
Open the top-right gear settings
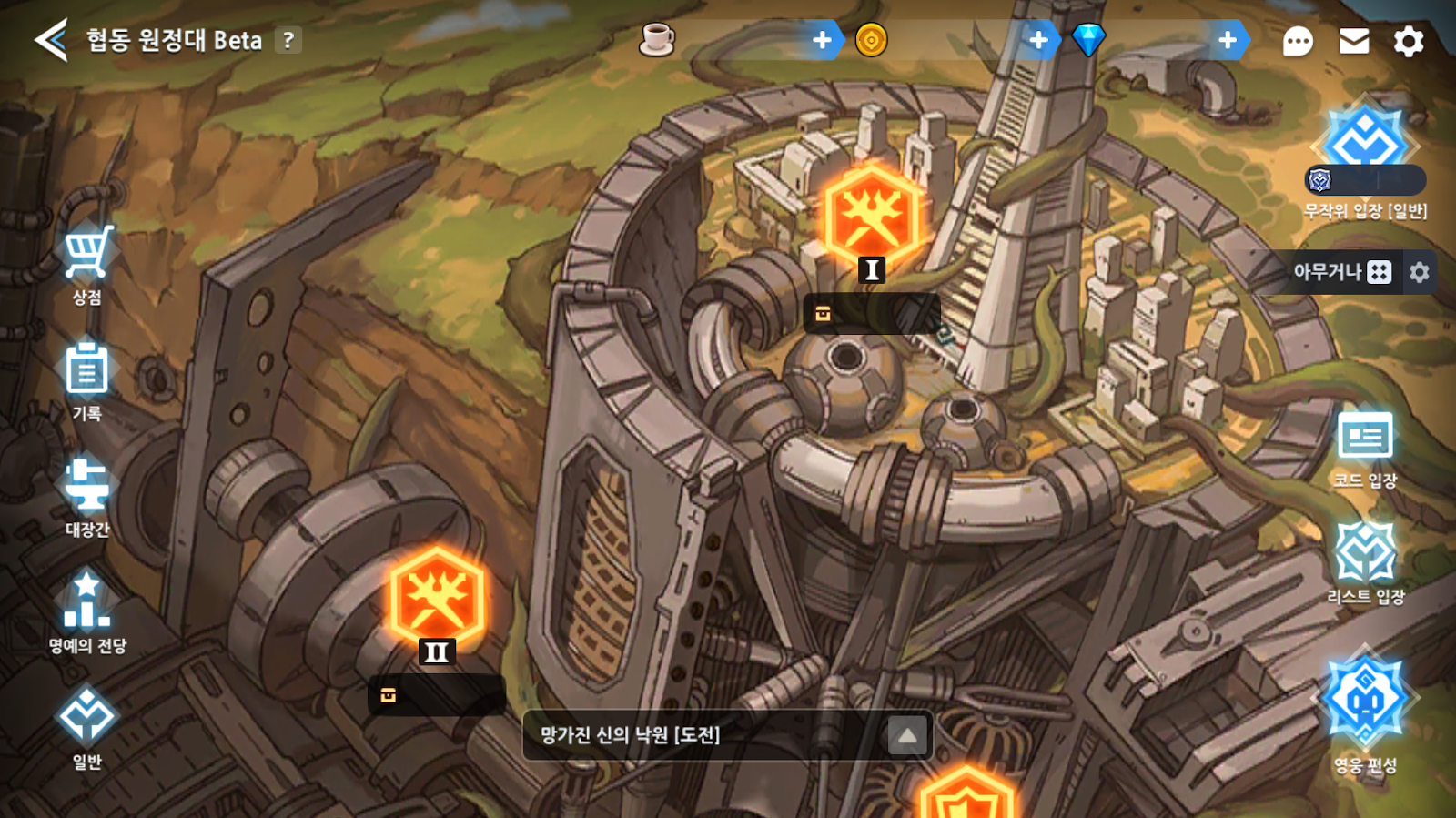[1409, 41]
